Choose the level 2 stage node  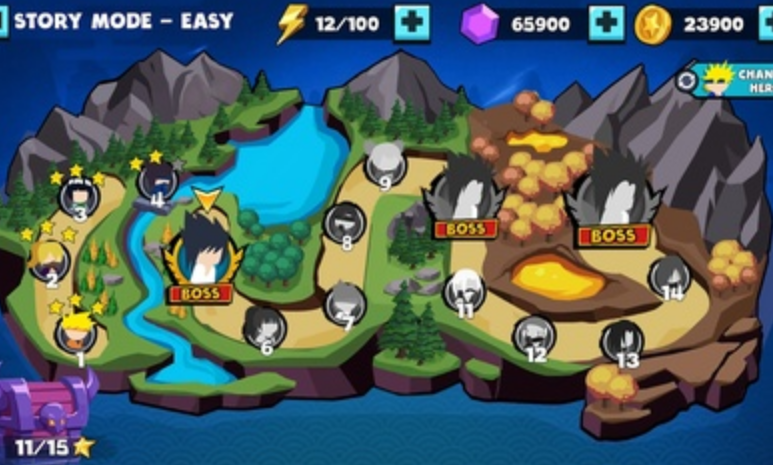[x=49, y=260]
